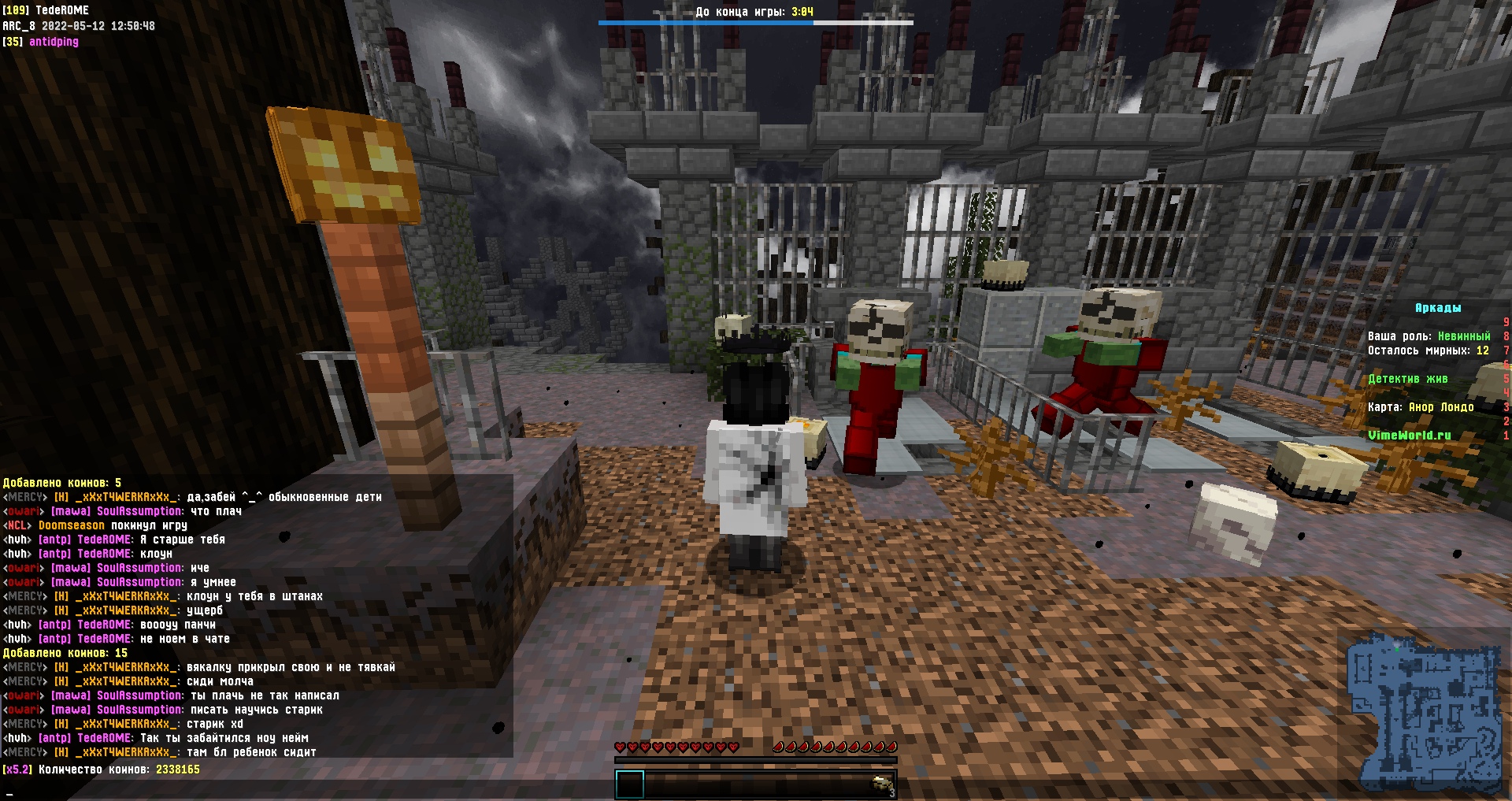Click the first highlighted hotbar slot

coord(632,784)
